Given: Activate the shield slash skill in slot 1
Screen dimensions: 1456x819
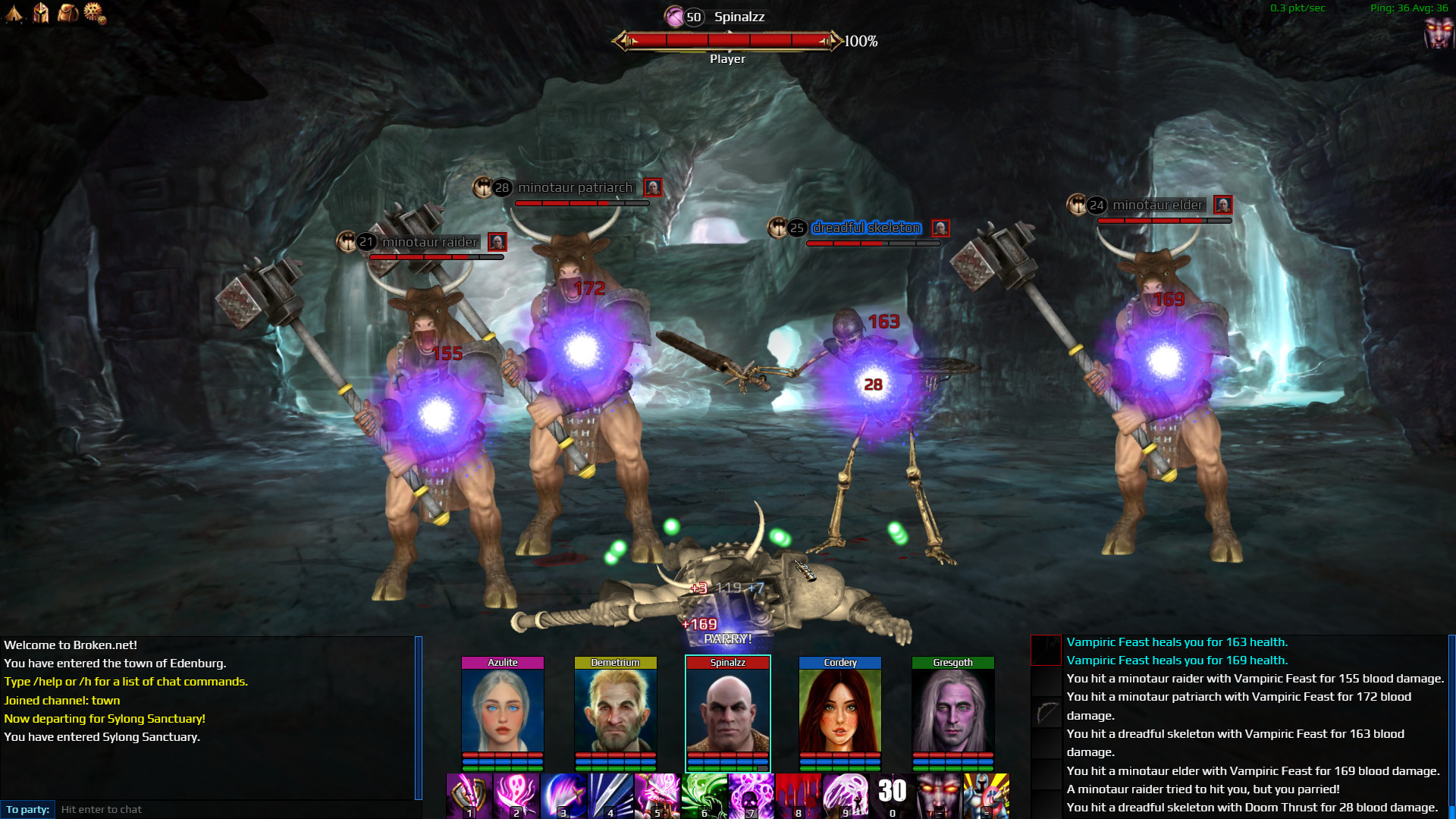Looking at the screenshot, I should 469,795.
